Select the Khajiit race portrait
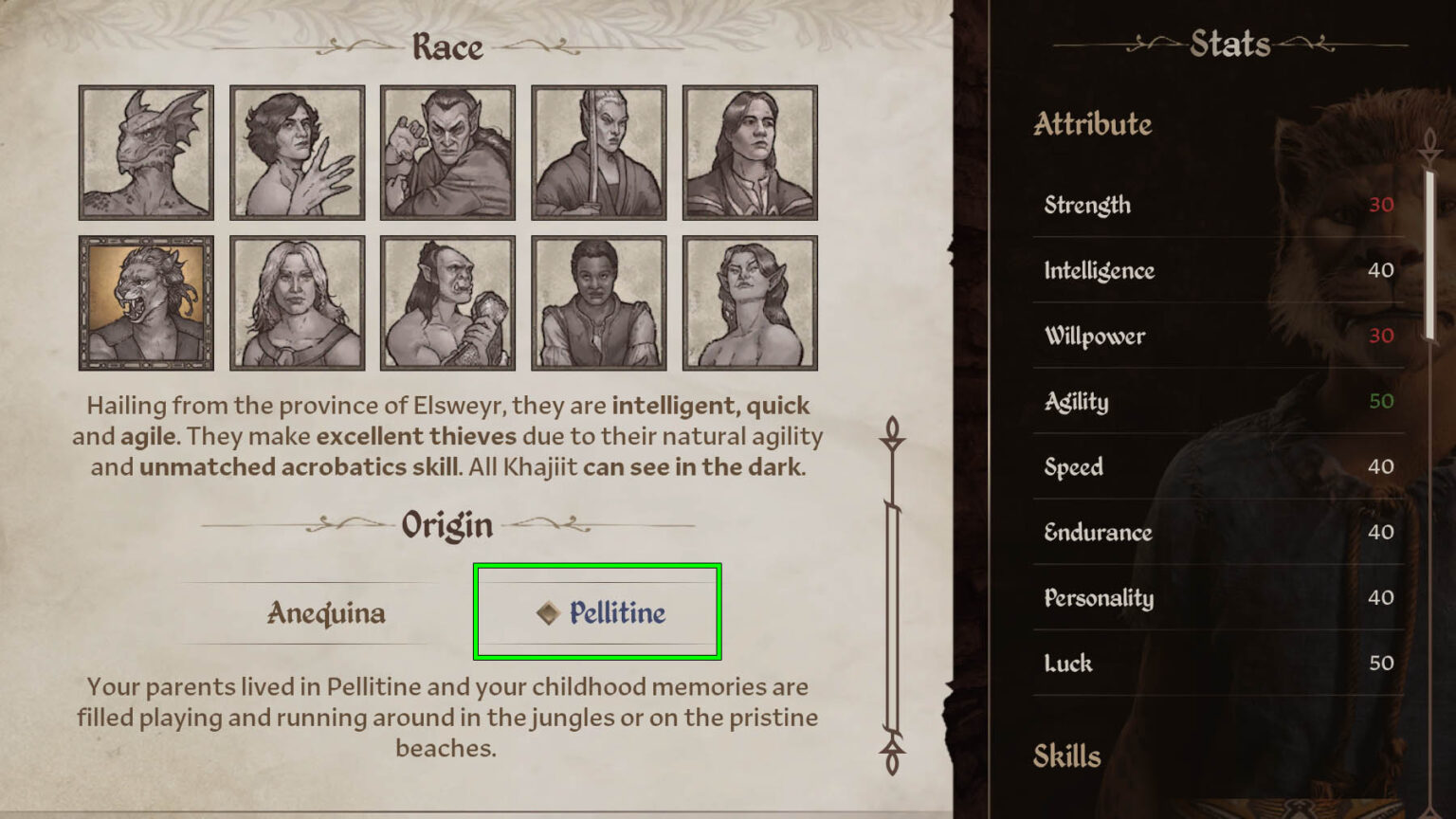 (x=145, y=301)
